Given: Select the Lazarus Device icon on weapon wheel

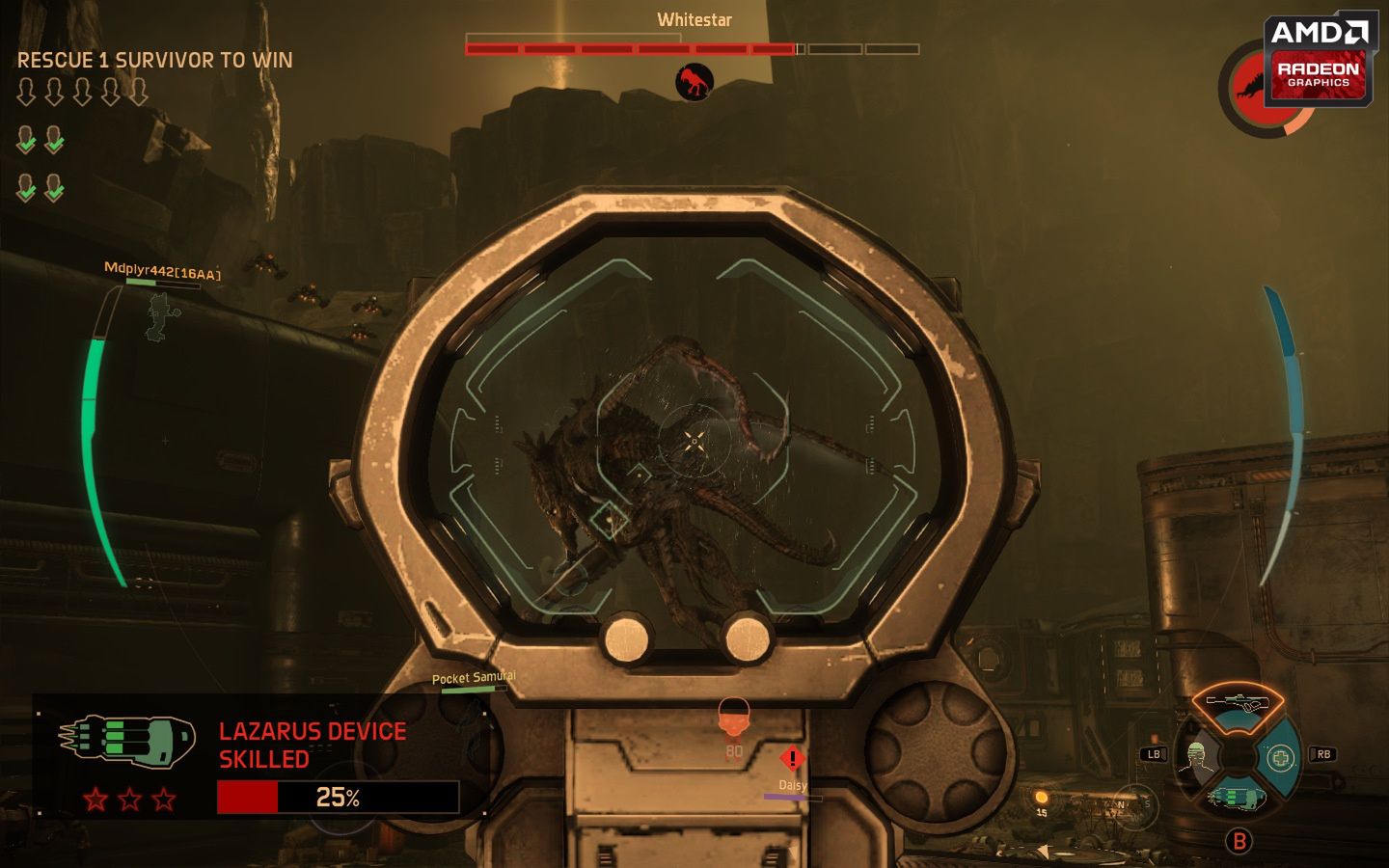Looking at the screenshot, I should pyautogui.click(x=1237, y=799).
